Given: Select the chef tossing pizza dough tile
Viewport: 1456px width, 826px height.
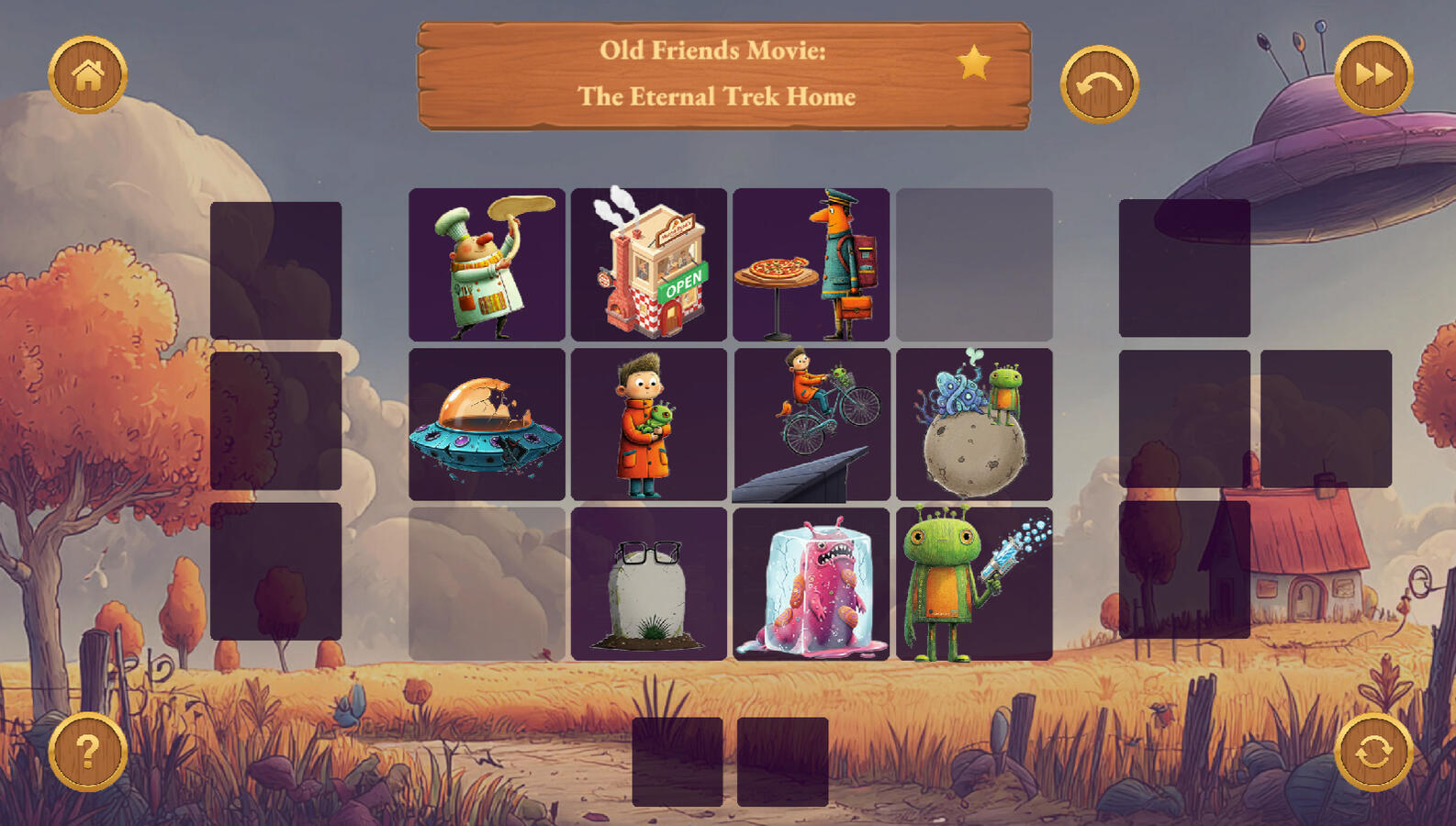Looking at the screenshot, I should coord(487,264).
